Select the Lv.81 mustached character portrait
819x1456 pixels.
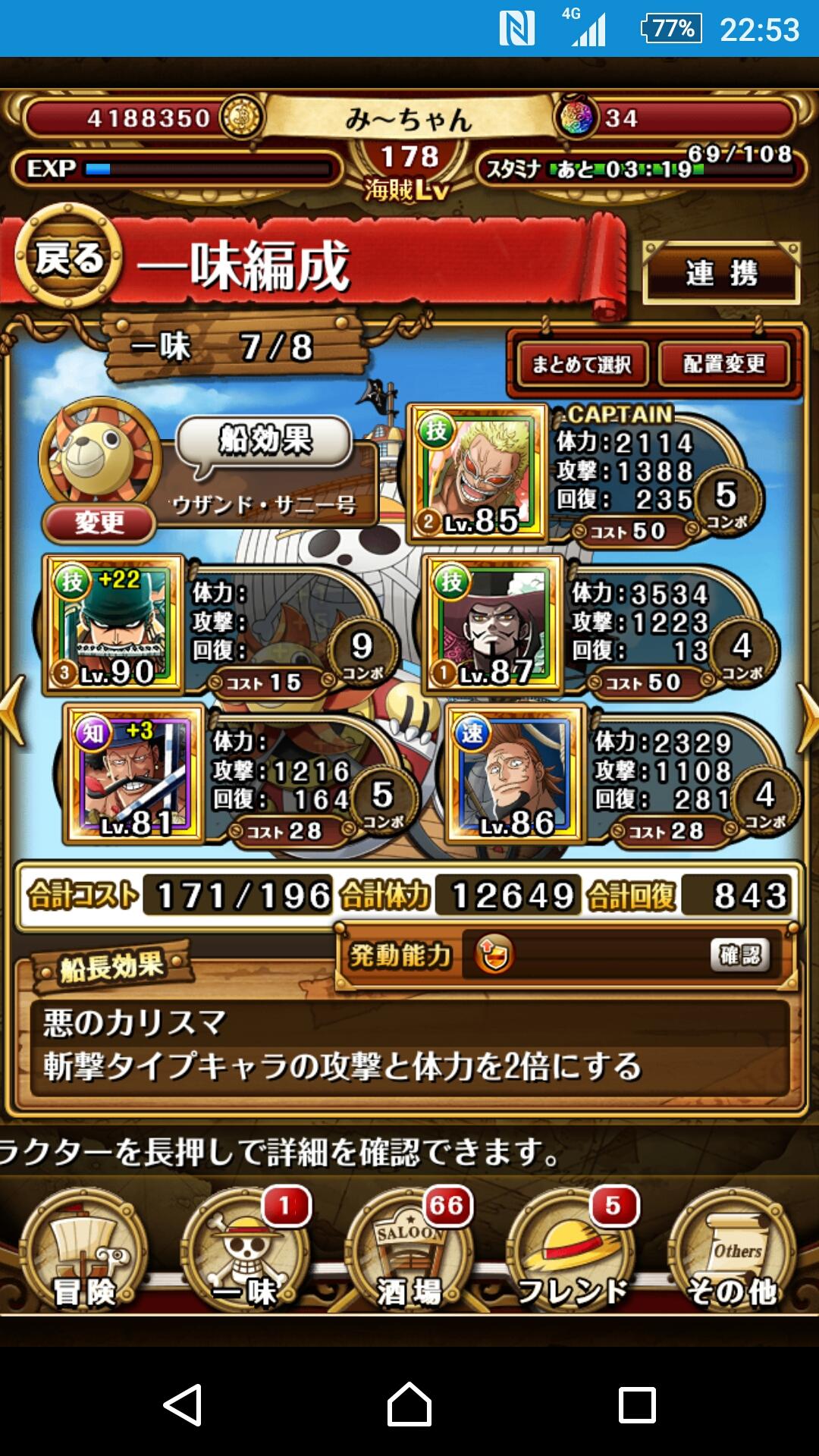pos(134,773)
